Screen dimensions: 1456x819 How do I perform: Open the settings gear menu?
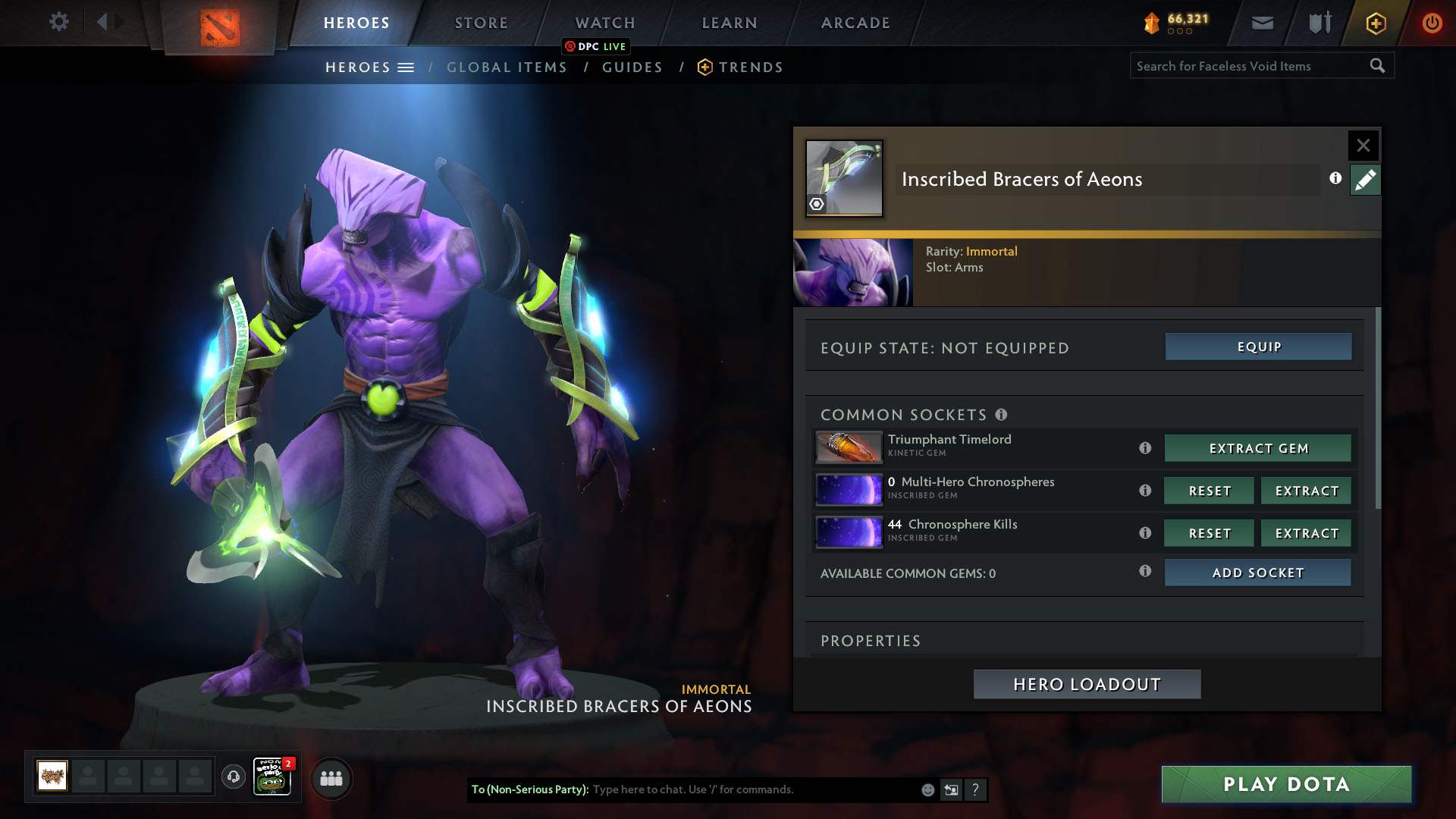coord(58,21)
